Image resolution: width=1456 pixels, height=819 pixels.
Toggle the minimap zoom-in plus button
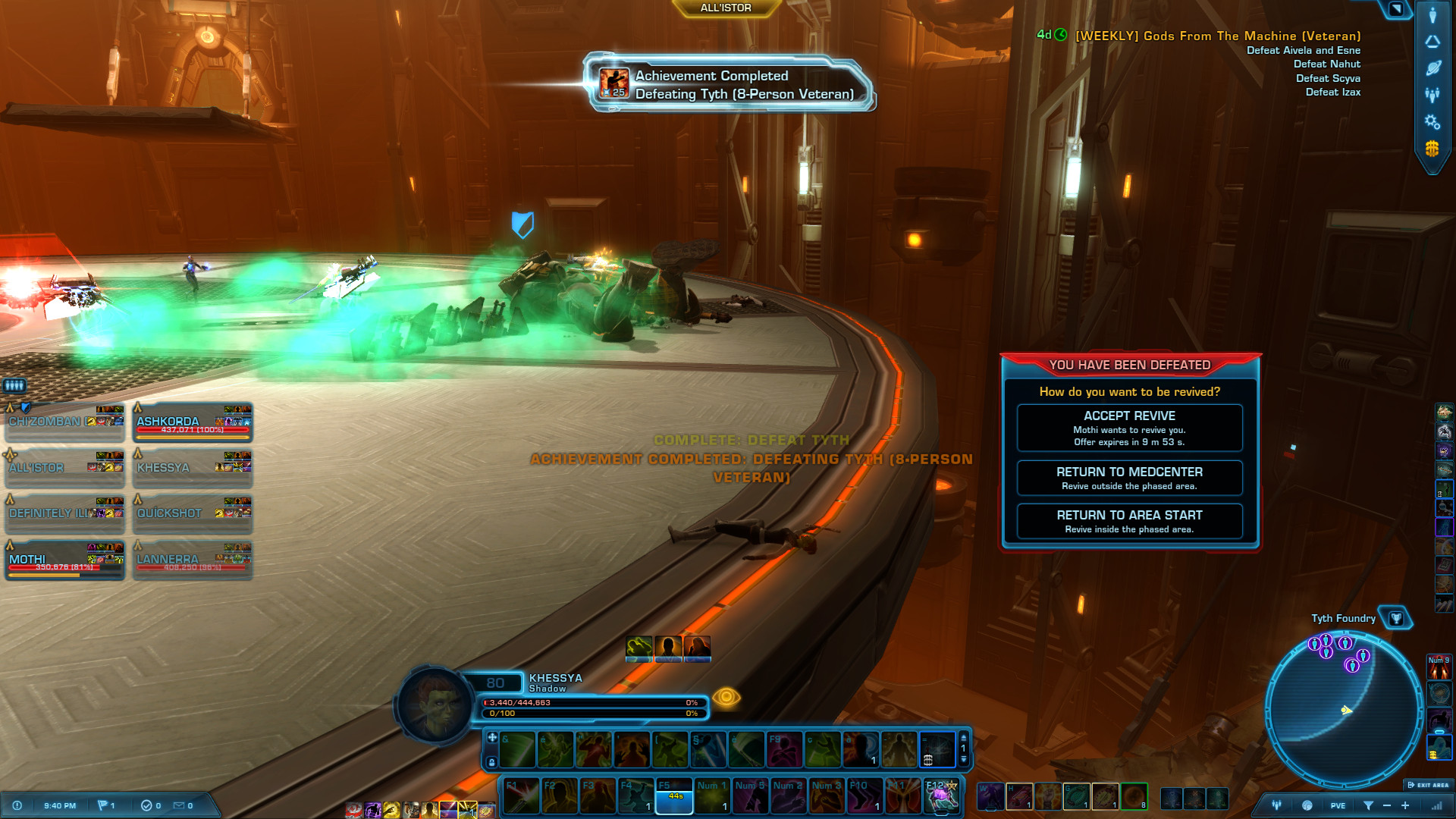coord(1405,805)
